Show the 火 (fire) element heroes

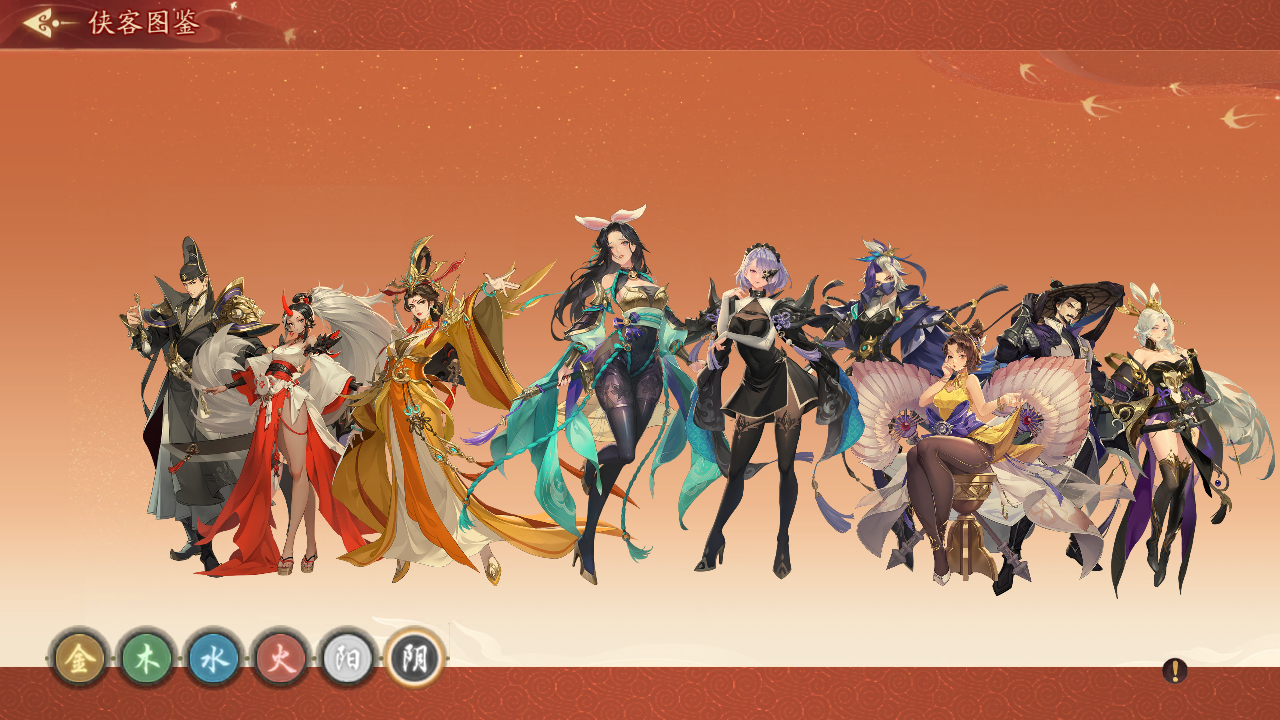click(x=281, y=658)
